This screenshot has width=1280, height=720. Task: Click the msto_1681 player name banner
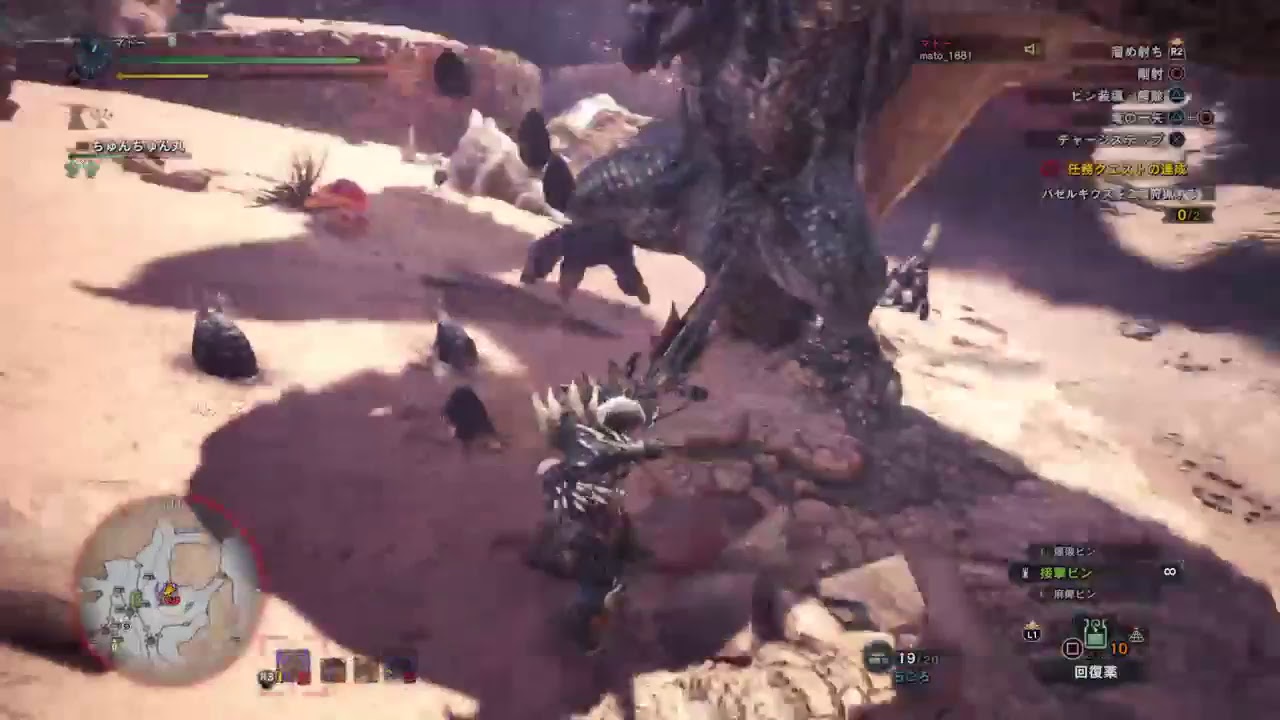tap(944, 56)
